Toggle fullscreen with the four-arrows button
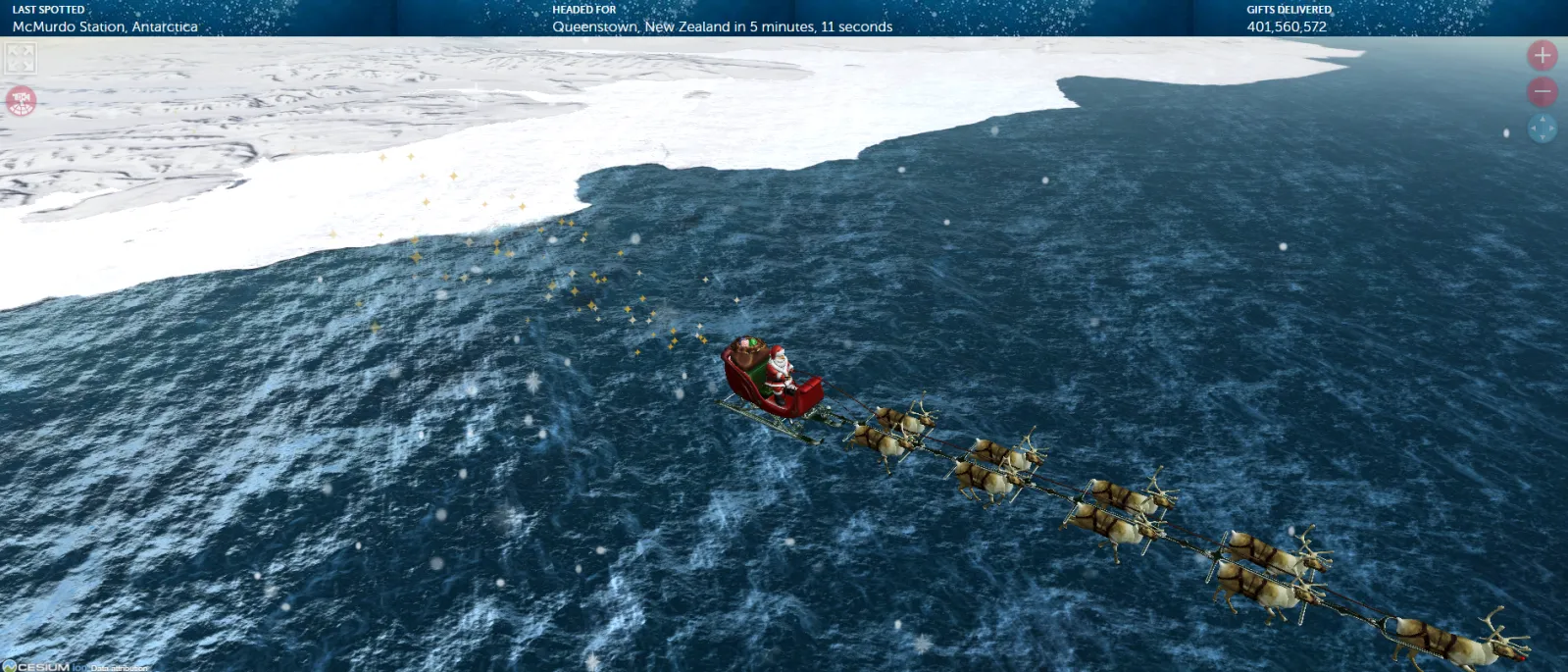This screenshot has height=672, width=1568. 21,58
